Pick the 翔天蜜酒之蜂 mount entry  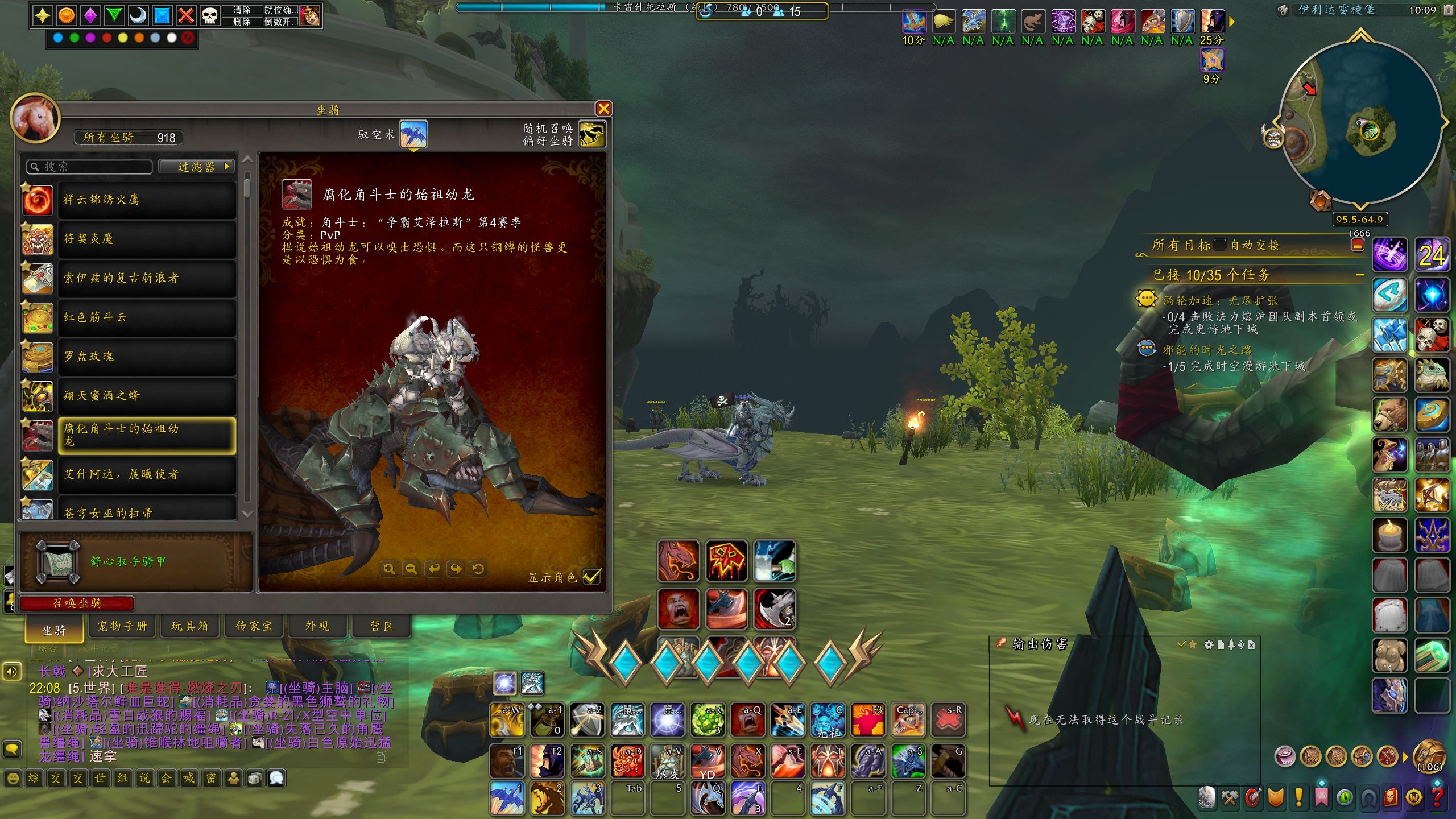pyautogui.click(x=147, y=396)
